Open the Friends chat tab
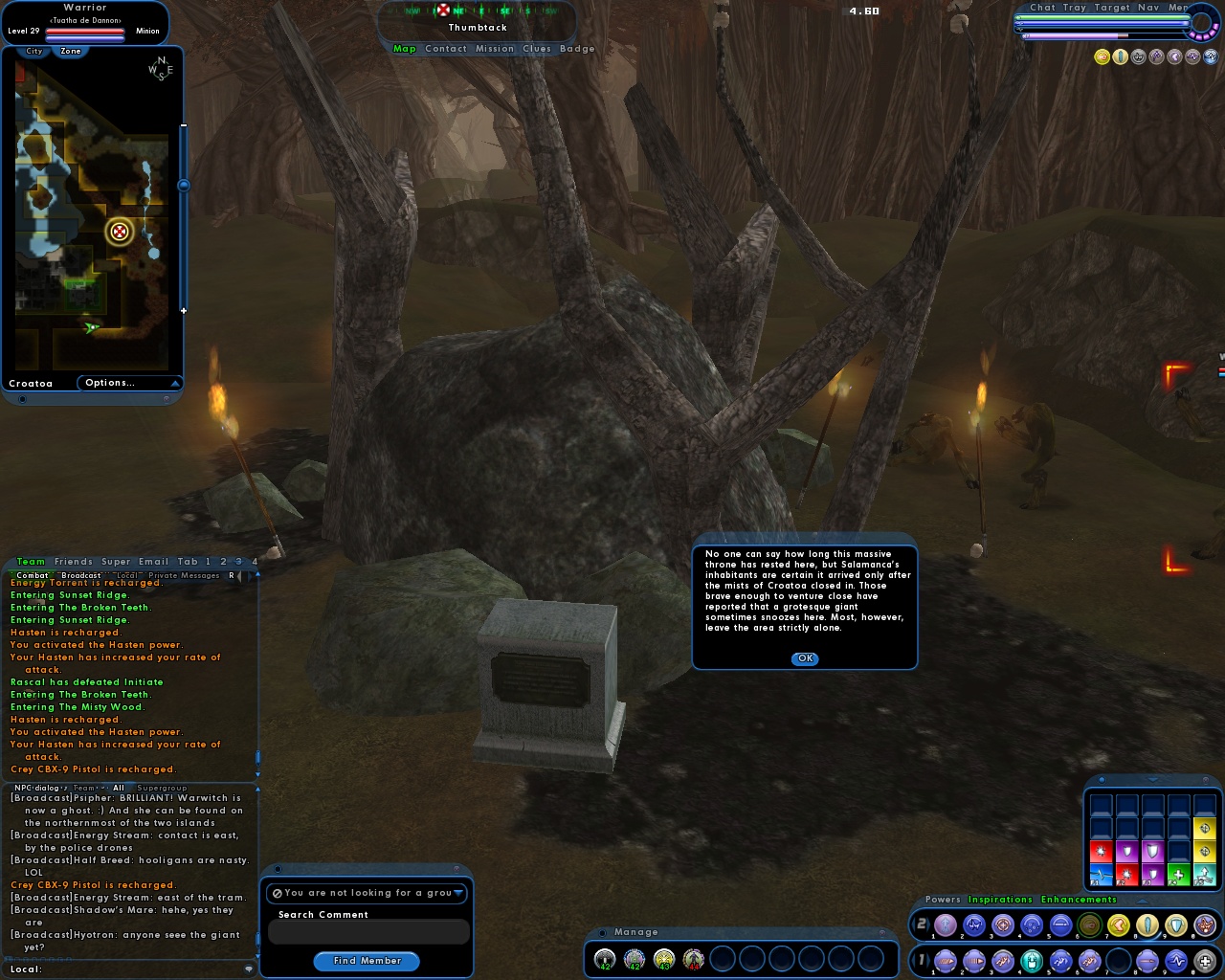Image resolution: width=1225 pixels, height=980 pixels. click(72, 562)
